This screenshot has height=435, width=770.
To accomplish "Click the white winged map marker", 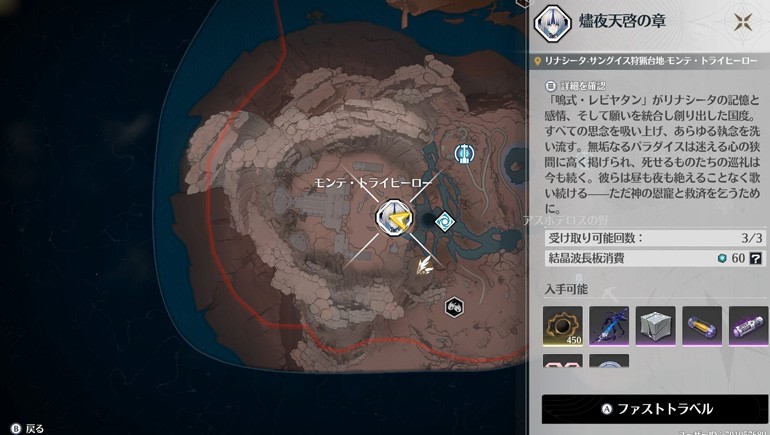I will pos(426,264).
